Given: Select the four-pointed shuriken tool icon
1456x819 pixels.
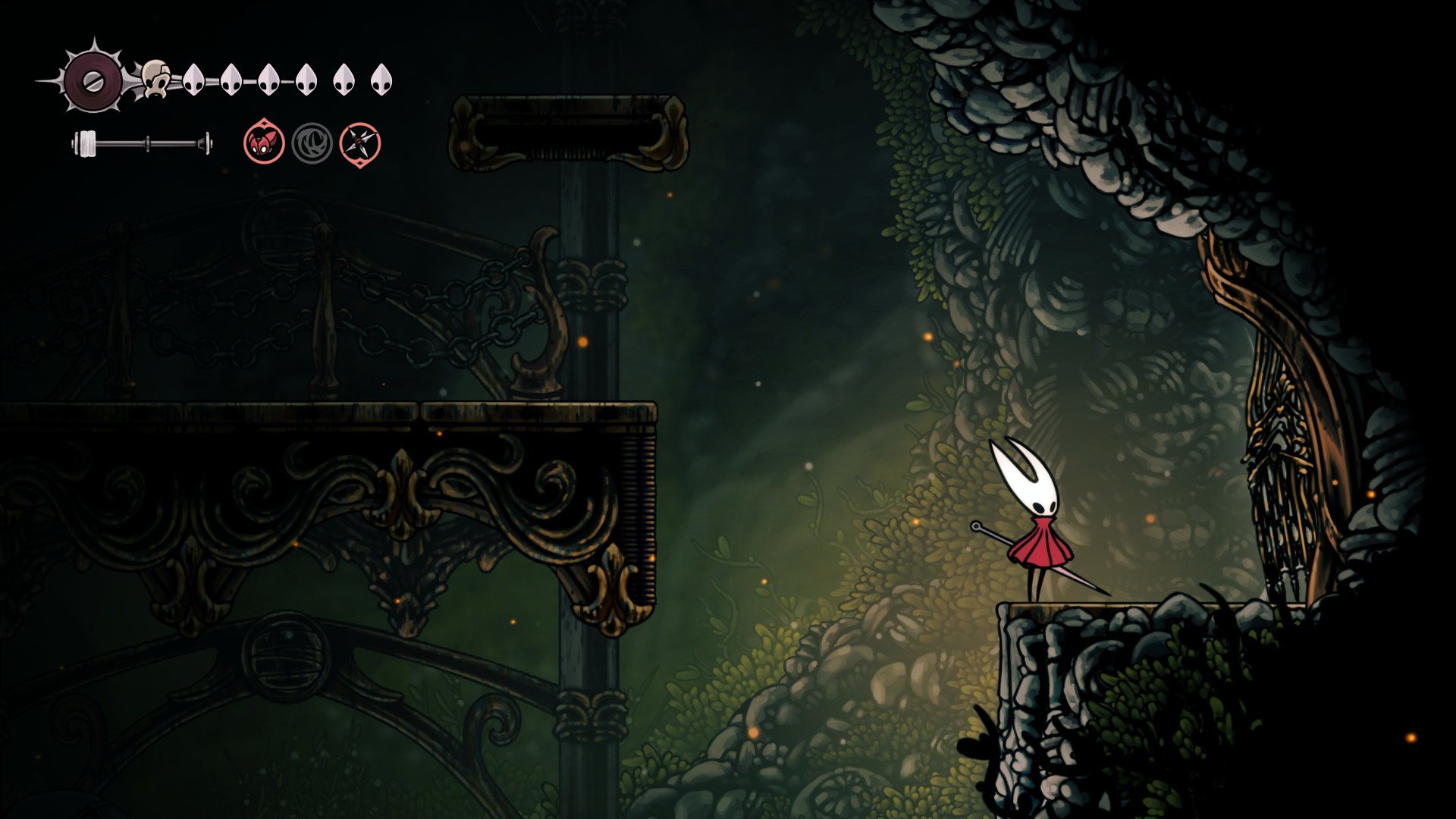Looking at the screenshot, I should (359, 143).
